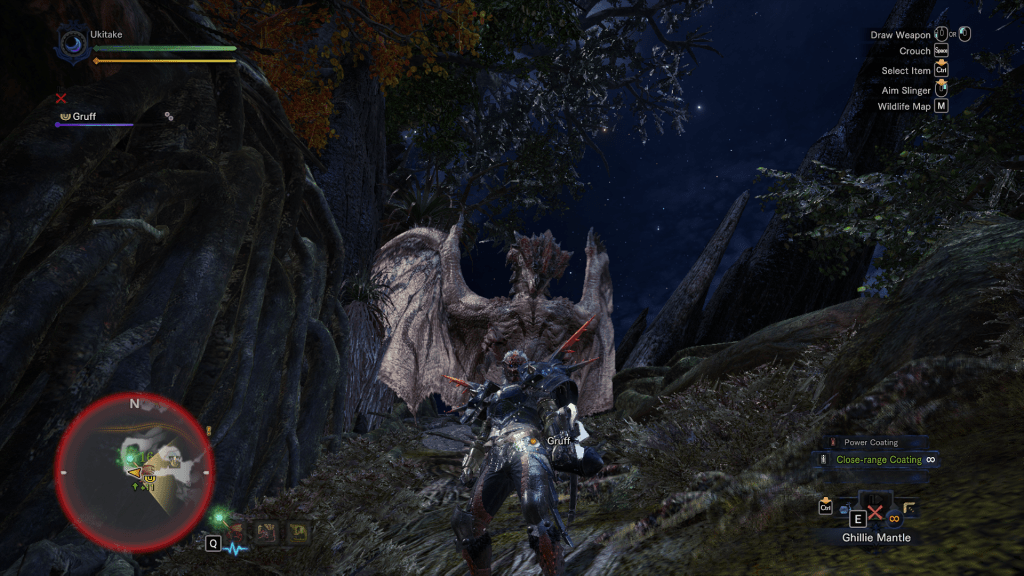Viewport: 1024px width, 576px height.
Task: Select the yellow monster tracker icon
Action: coord(297,531)
